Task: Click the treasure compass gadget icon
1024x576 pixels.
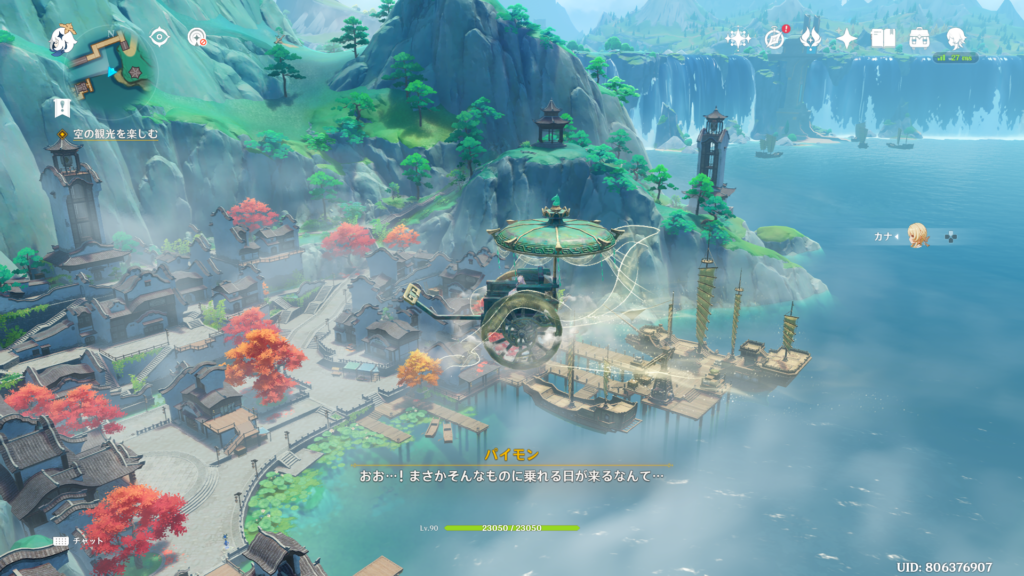Action: coord(198,38)
